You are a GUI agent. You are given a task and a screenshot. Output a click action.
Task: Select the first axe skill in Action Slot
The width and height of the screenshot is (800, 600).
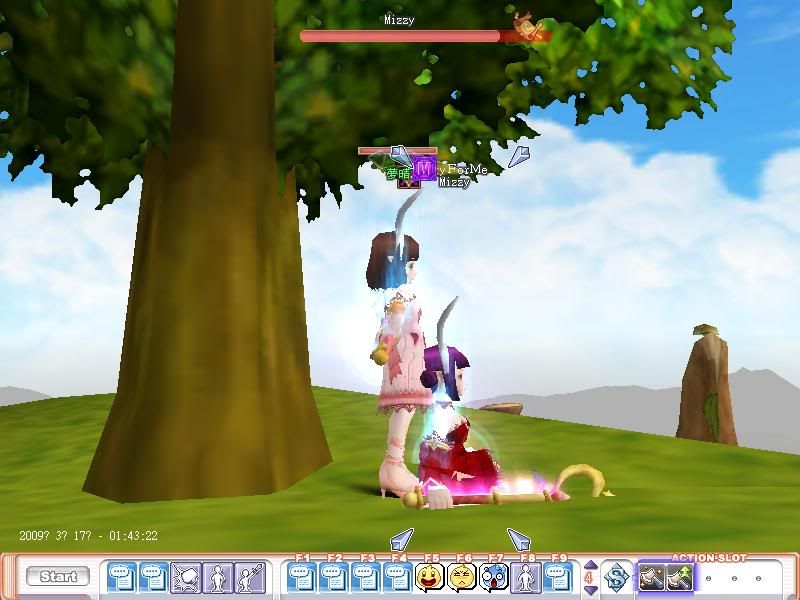pyautogui.click(x=653, y=577)
